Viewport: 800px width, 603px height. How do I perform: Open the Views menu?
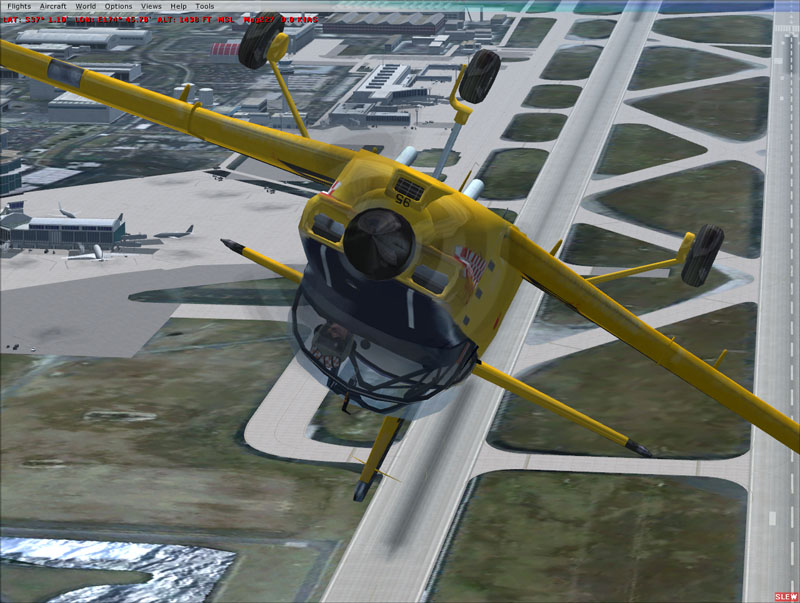click(151, 6)
